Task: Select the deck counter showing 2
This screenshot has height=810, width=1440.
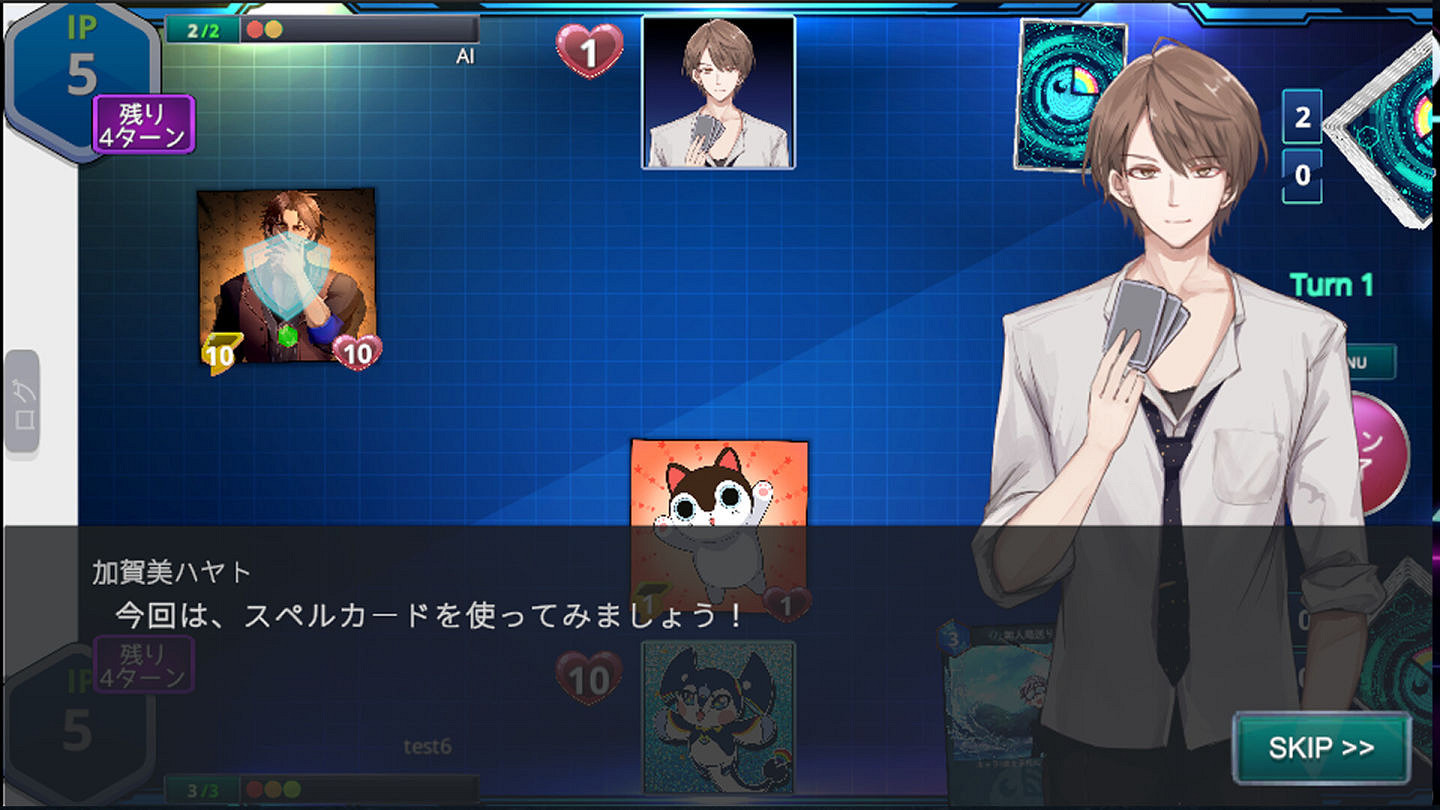Action: point(1303,117)
